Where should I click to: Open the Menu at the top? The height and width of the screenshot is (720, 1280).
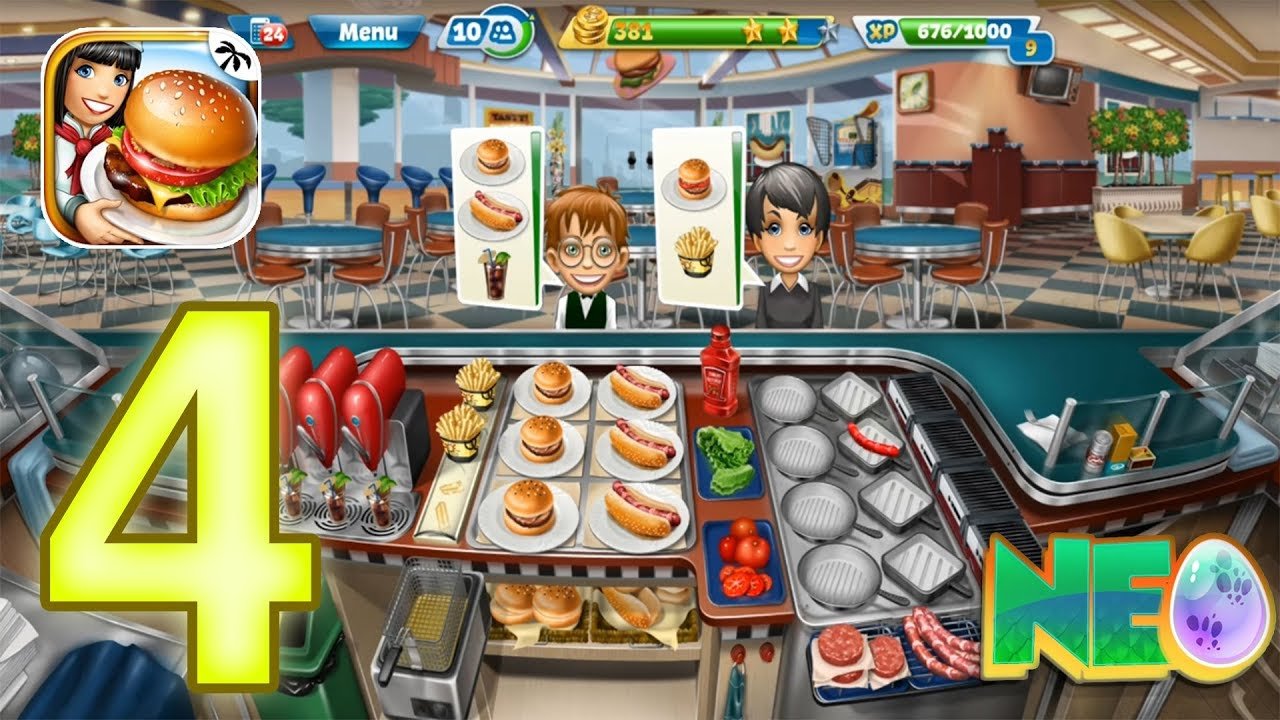coord(369,32)
